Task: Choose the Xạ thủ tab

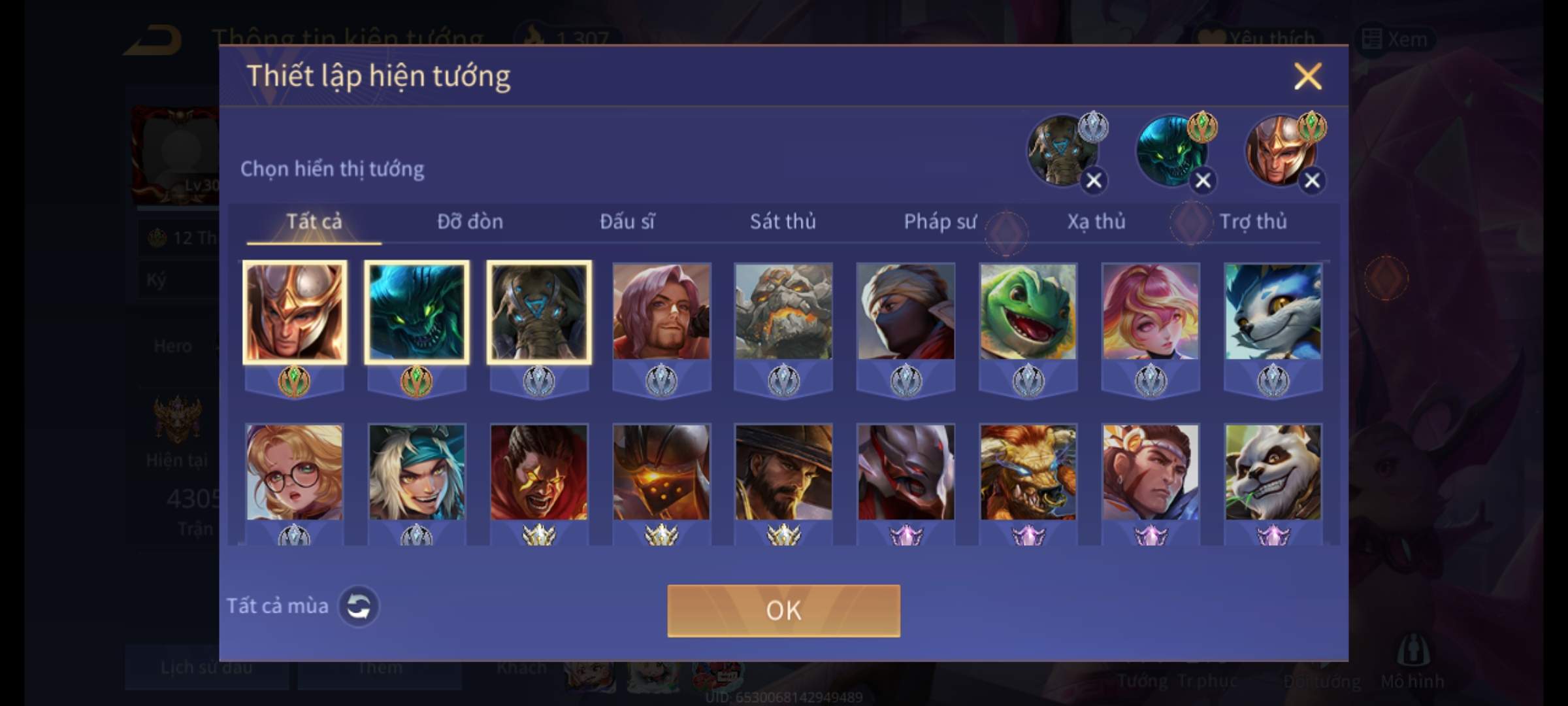Action: pos(1096,222)
